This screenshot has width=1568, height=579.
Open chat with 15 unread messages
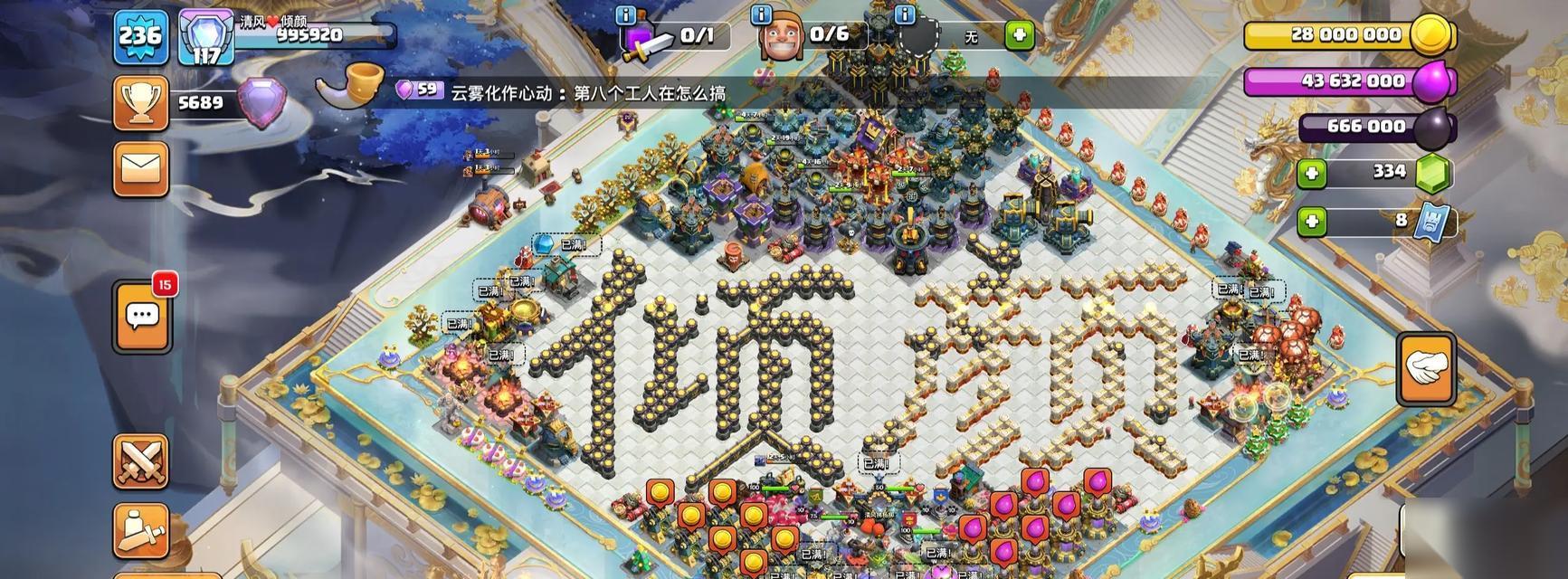[142, 316]
